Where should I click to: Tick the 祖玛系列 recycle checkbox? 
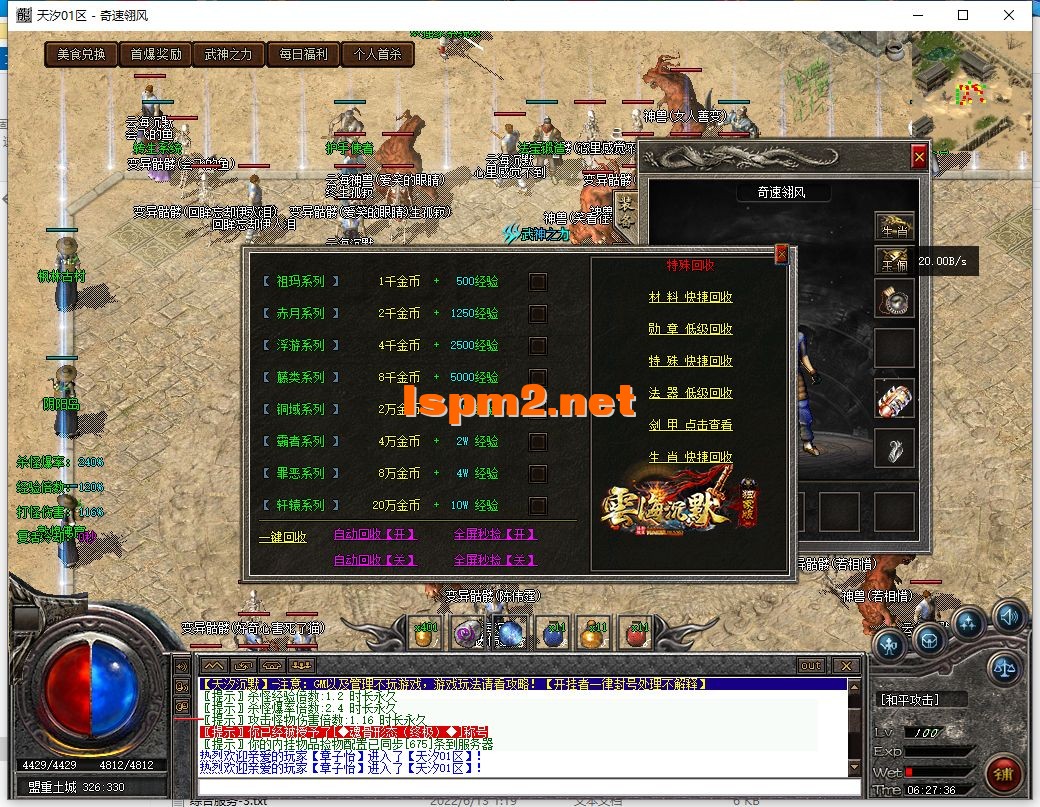coord(538,282)
